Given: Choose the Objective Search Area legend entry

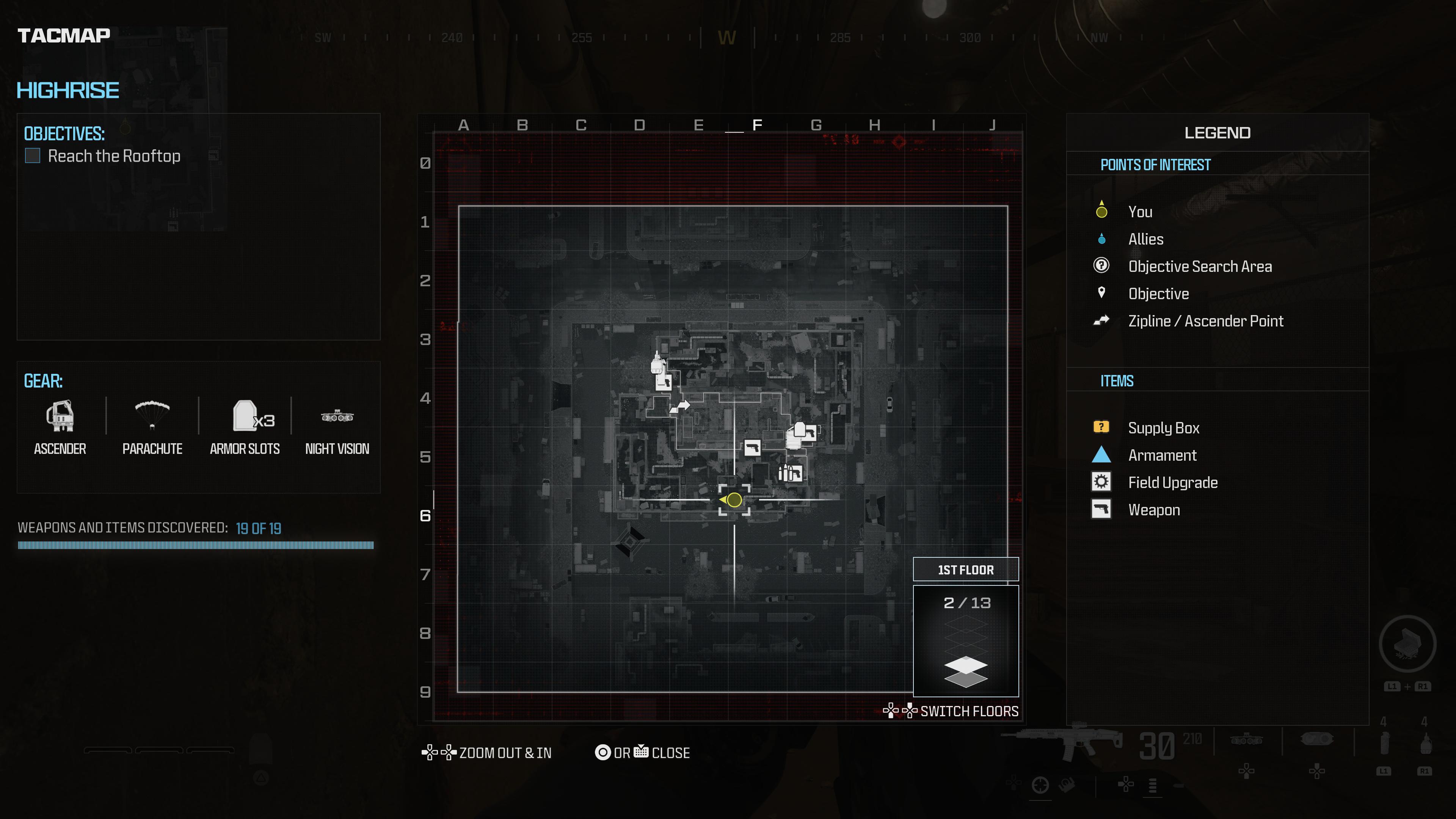Looking at the screenshot, I should pos(1199,266).
